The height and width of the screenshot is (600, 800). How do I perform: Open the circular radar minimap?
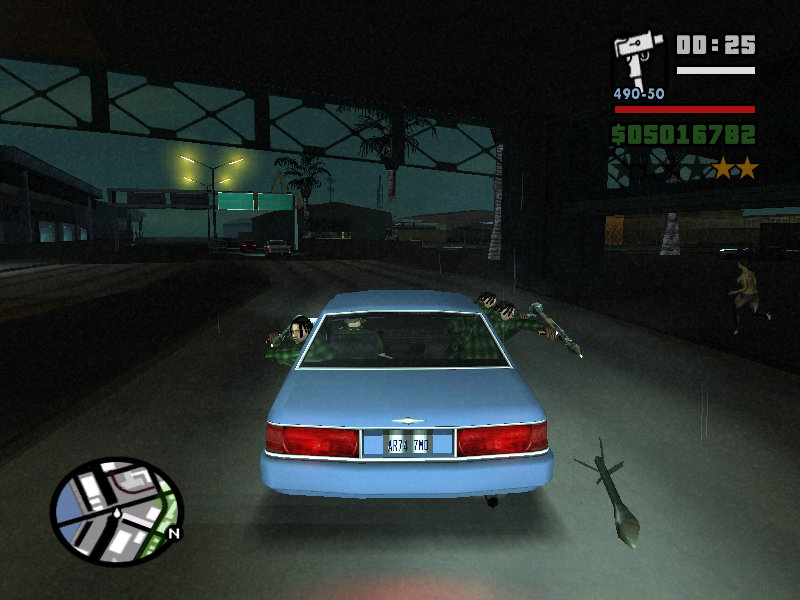117,509
